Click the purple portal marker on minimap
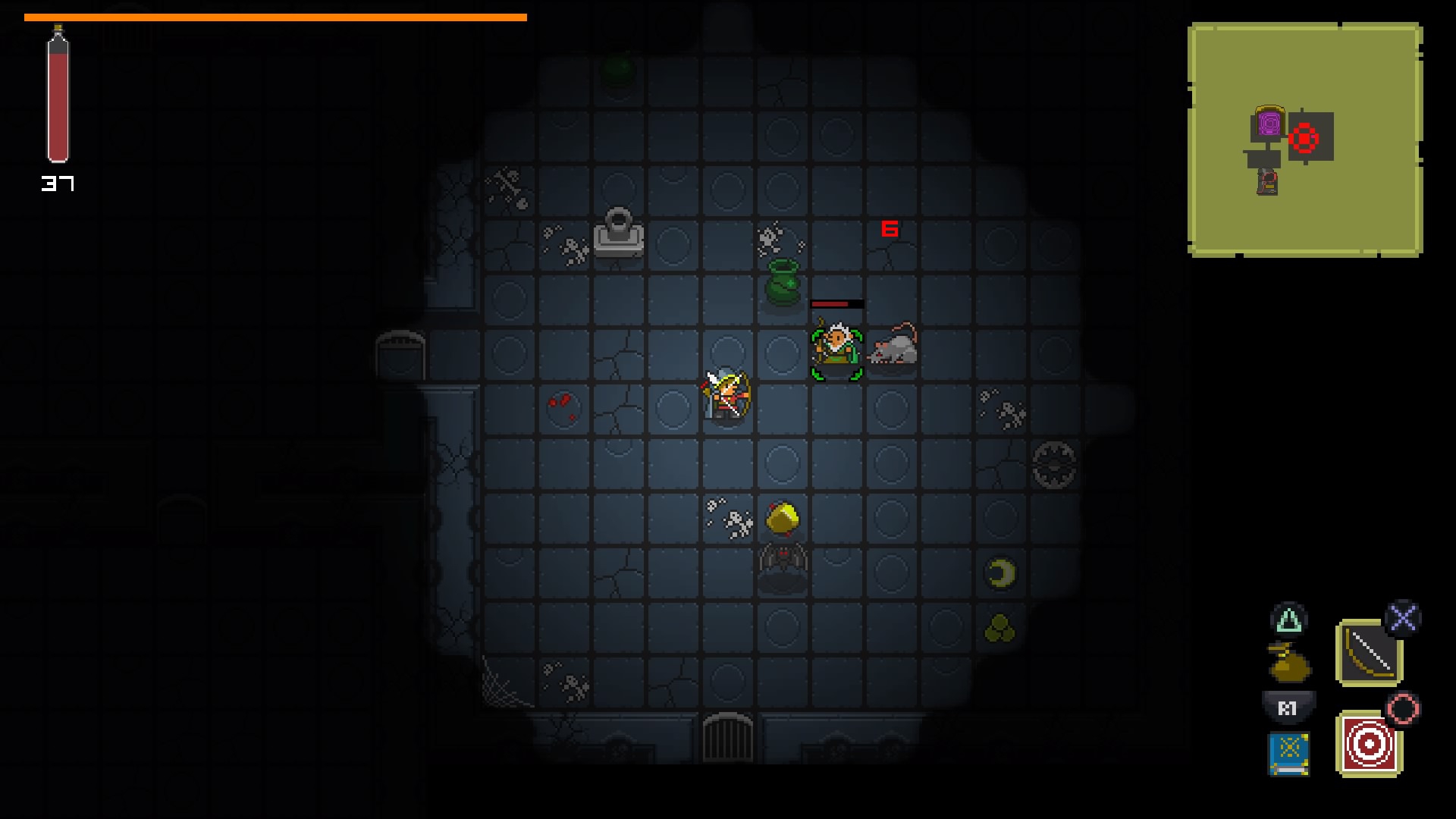 [x=1269, y=124]
